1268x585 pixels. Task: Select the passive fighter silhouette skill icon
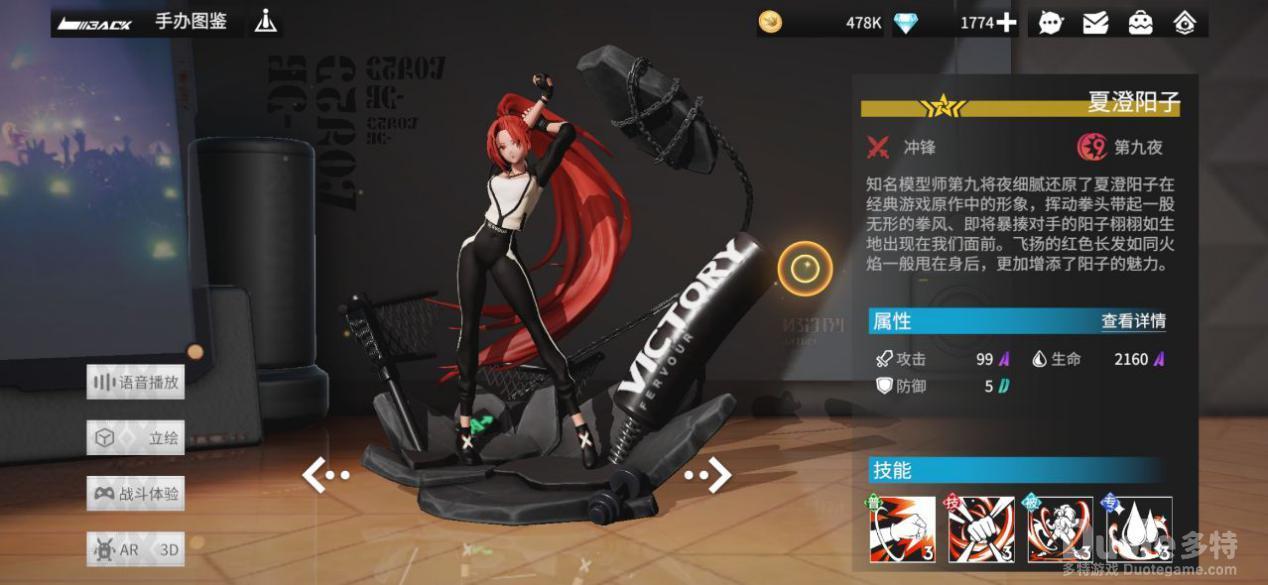pos(1060,529)
